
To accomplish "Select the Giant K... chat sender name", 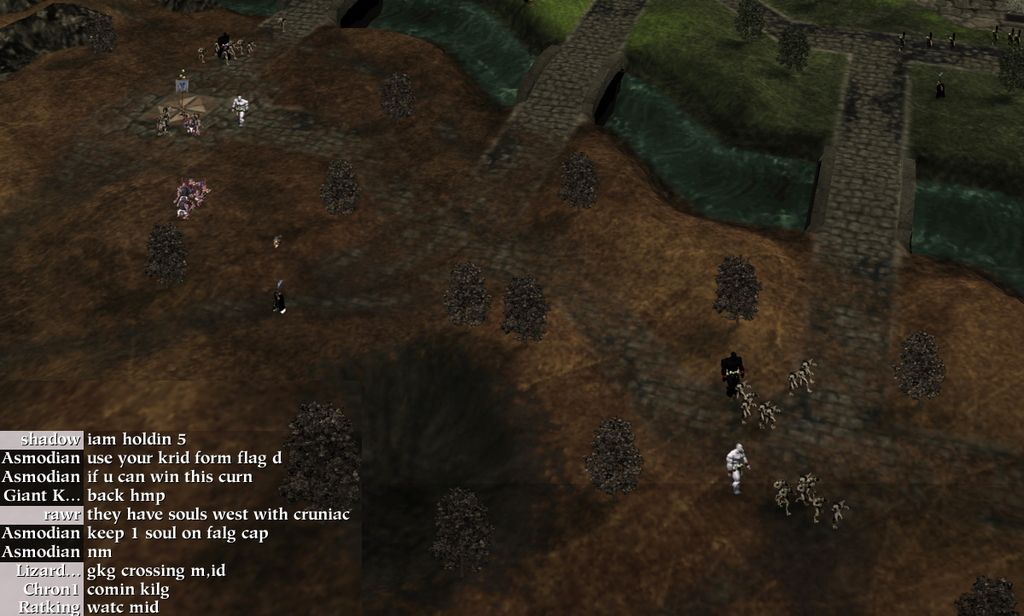I will coord(42,495).
